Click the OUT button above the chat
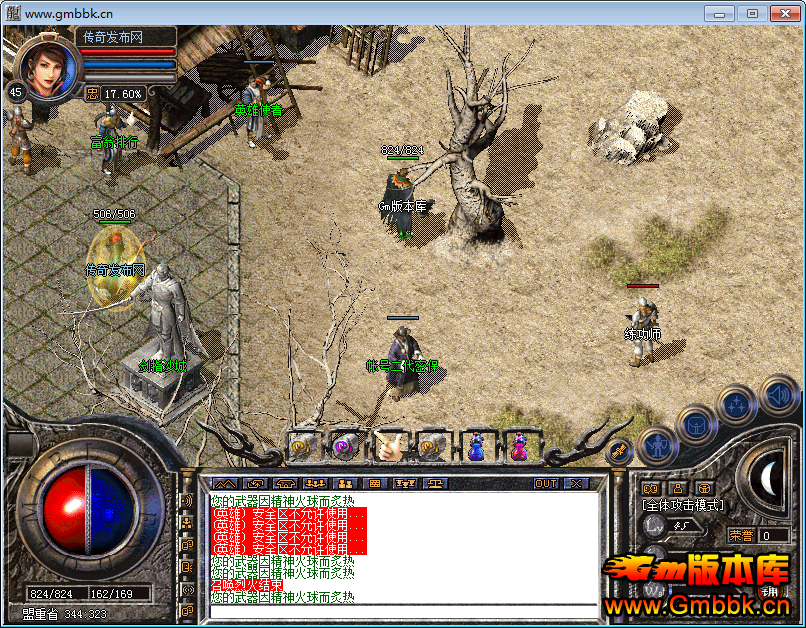The image size is (806, 628). pos(546,484)
